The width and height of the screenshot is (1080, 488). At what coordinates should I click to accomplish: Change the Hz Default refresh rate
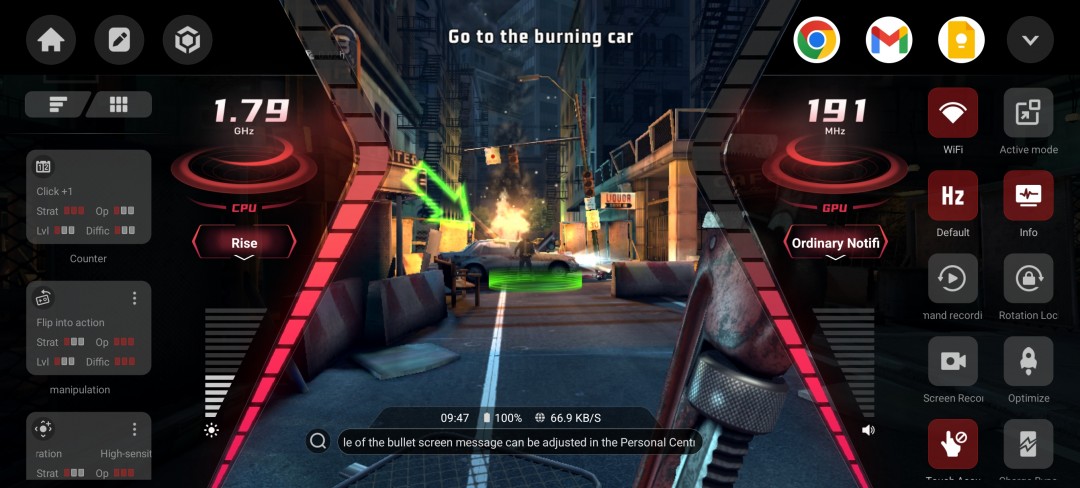952,196
